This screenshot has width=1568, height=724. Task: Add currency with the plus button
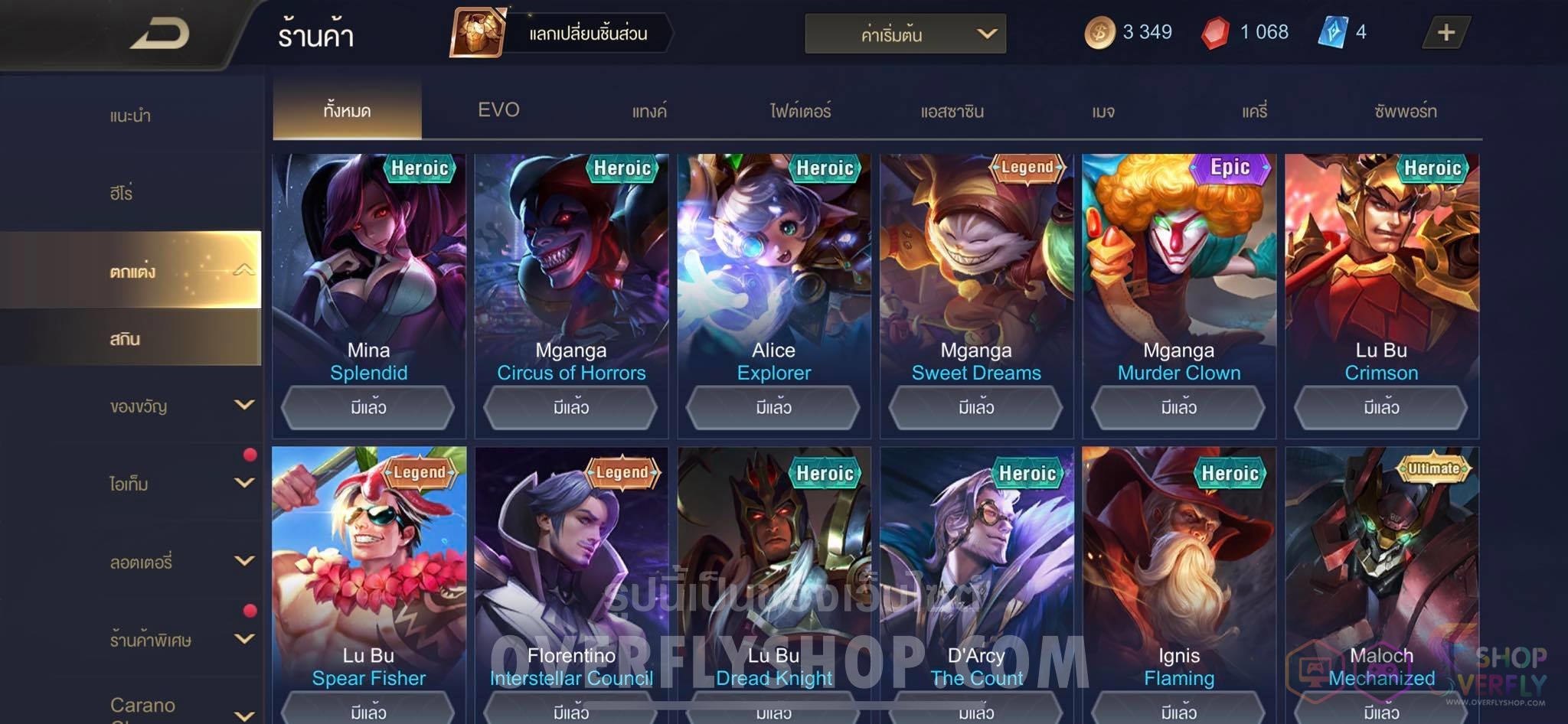pos(1445,33)
